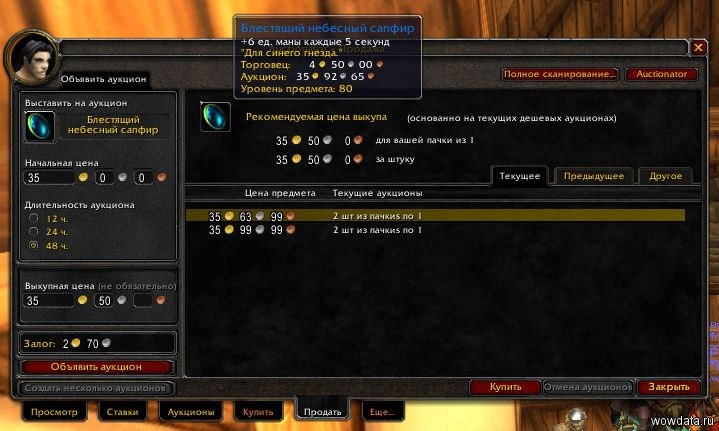This screenshot has height=431, width=719.
Task: Show the Другое tab
Action: (x=665, y=176)
